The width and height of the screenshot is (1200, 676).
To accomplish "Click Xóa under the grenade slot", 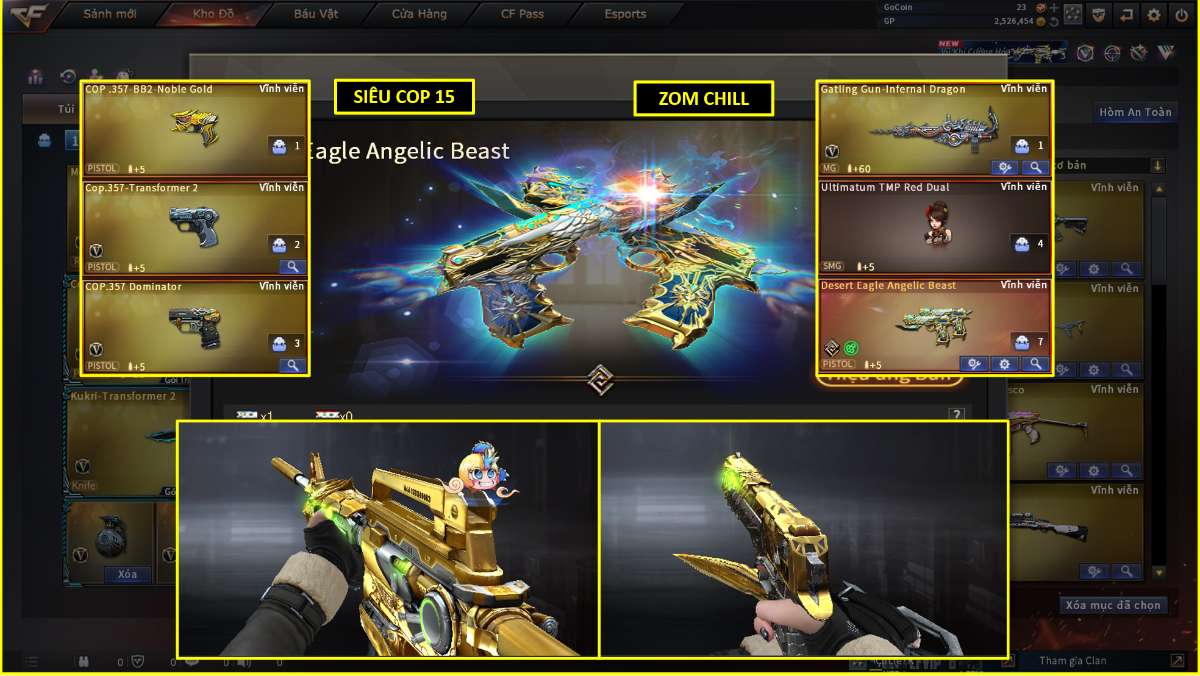I will pyautogui.click(x=127, y=574).
